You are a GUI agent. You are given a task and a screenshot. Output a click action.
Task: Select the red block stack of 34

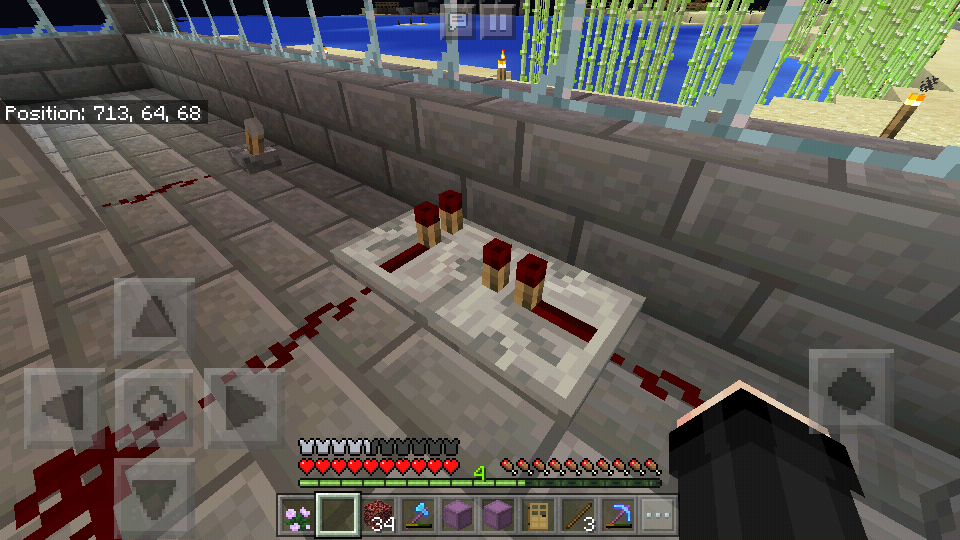[377, 516]
